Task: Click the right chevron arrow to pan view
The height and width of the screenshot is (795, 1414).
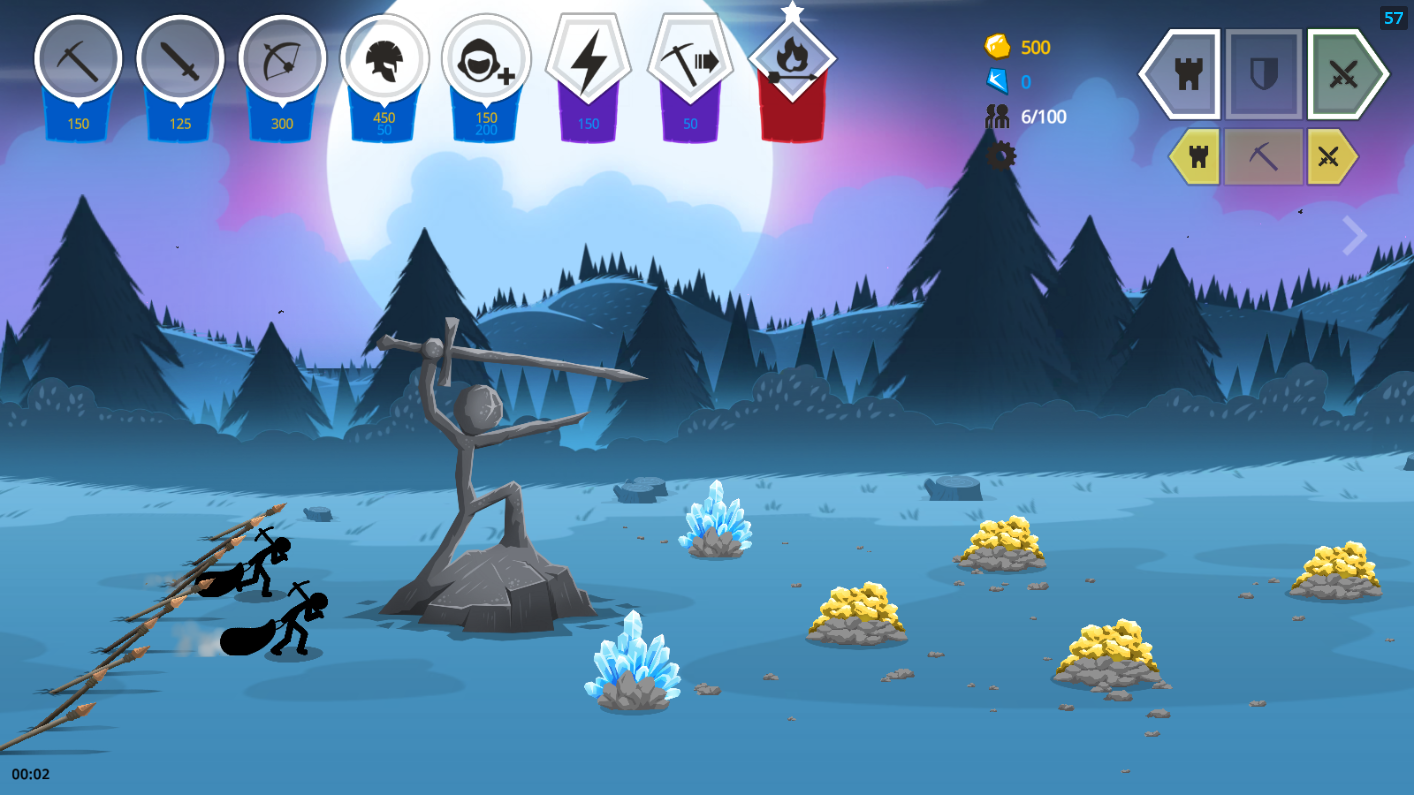Action: pos(1354,236)
